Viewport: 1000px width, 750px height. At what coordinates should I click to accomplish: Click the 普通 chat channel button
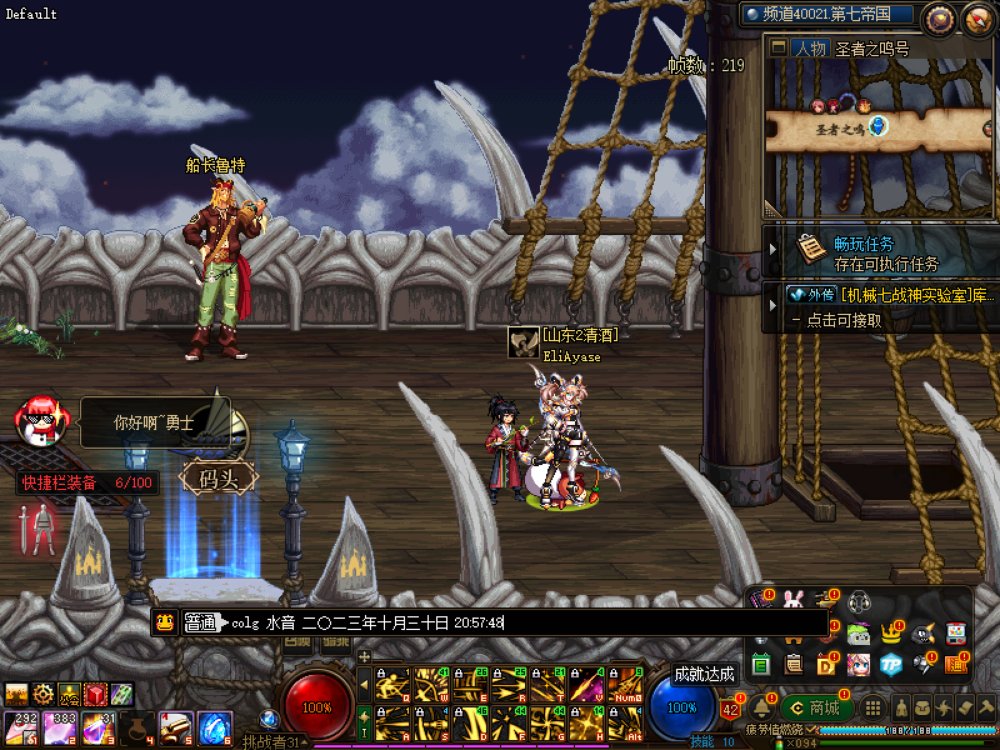200,623
